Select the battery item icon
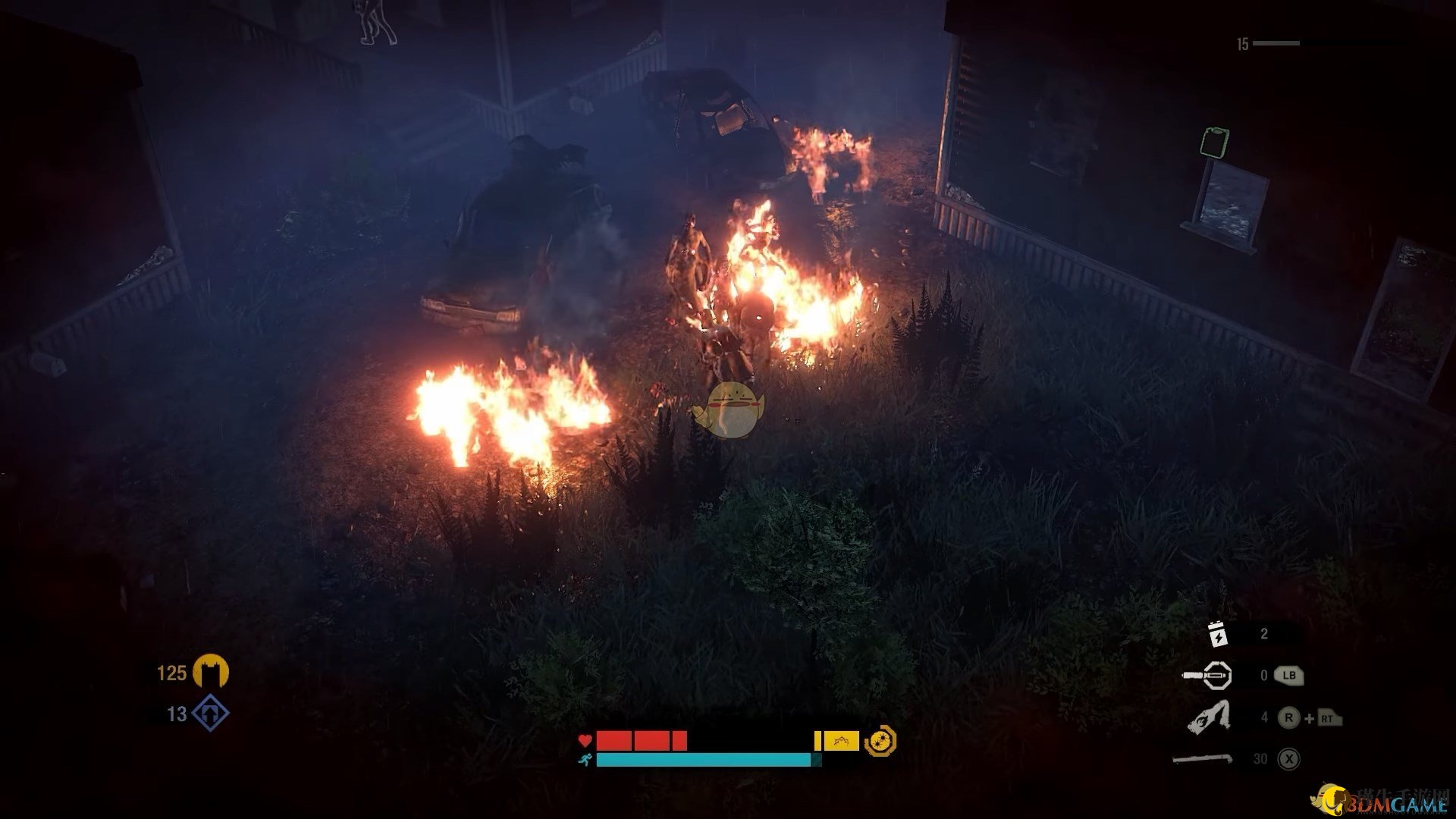1456x819 pixels. click(1217, 634)
